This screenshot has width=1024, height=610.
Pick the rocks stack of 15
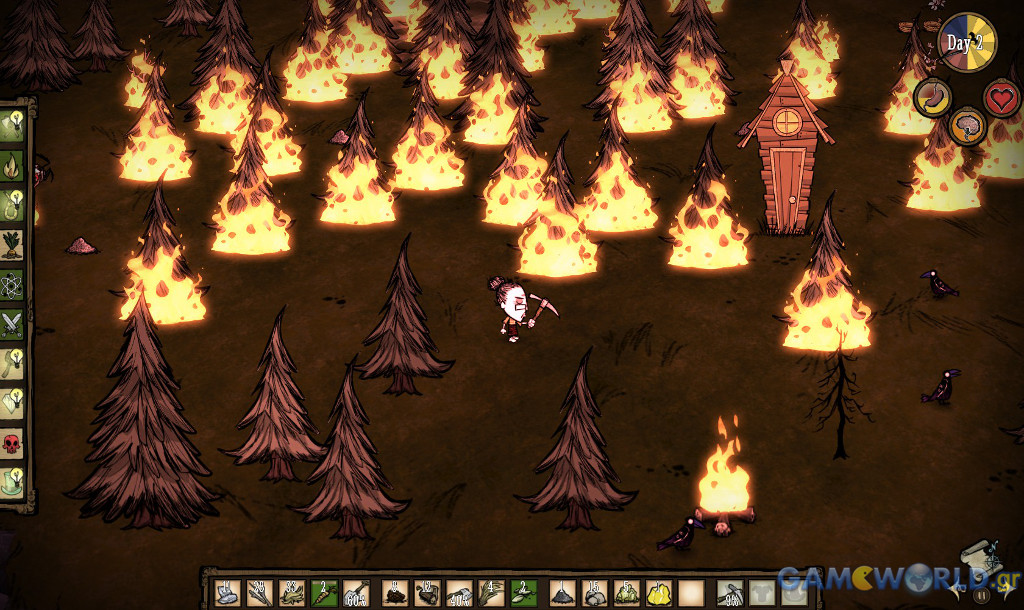tap(594, 593)
